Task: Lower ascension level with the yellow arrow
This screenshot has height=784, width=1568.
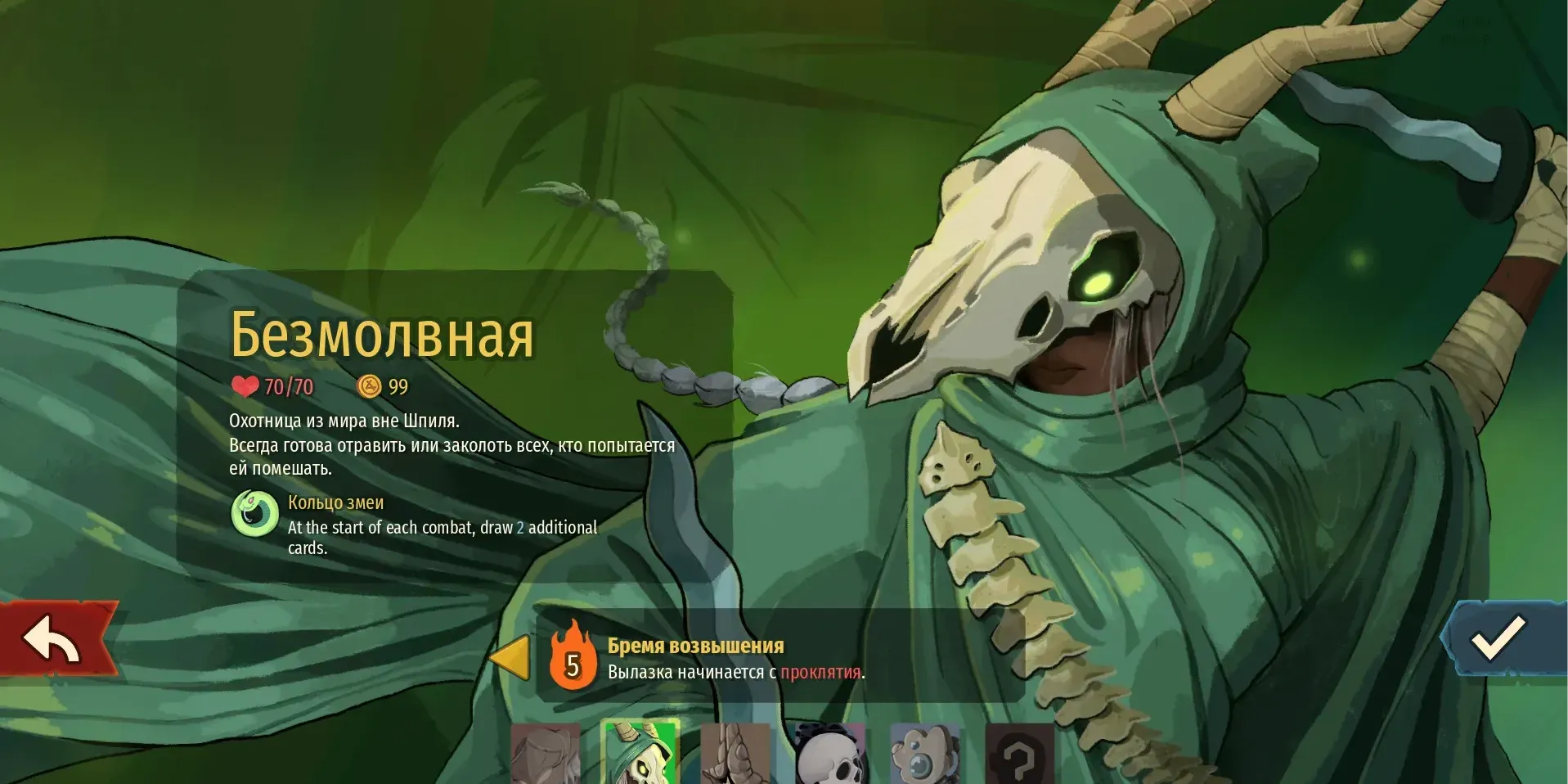Action: 510,657
